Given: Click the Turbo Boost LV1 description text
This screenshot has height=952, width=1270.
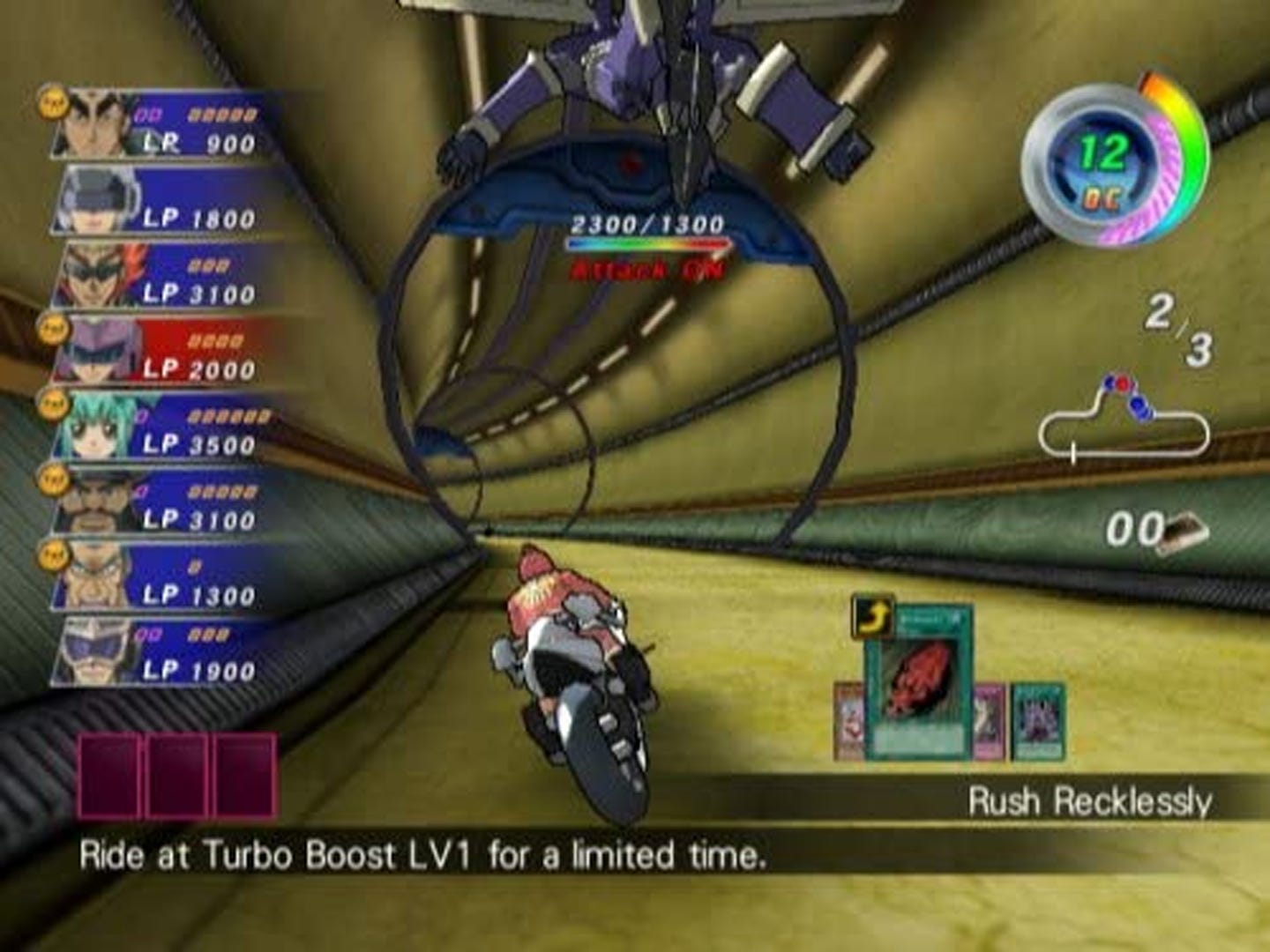Looking at the screenshot, I should 423,853.
